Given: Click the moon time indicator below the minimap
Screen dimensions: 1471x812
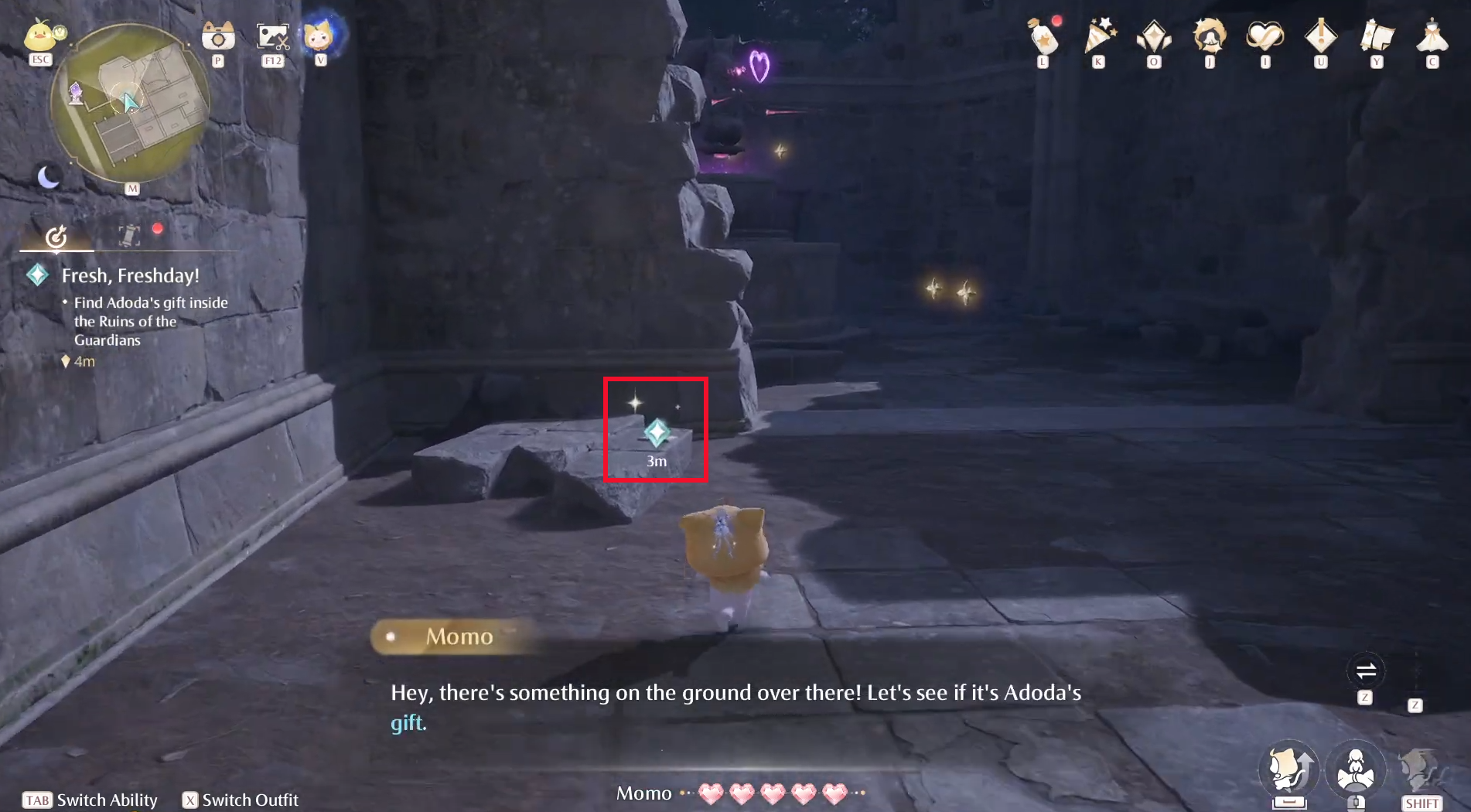Looking at the screenshot, I should point(48,176).
